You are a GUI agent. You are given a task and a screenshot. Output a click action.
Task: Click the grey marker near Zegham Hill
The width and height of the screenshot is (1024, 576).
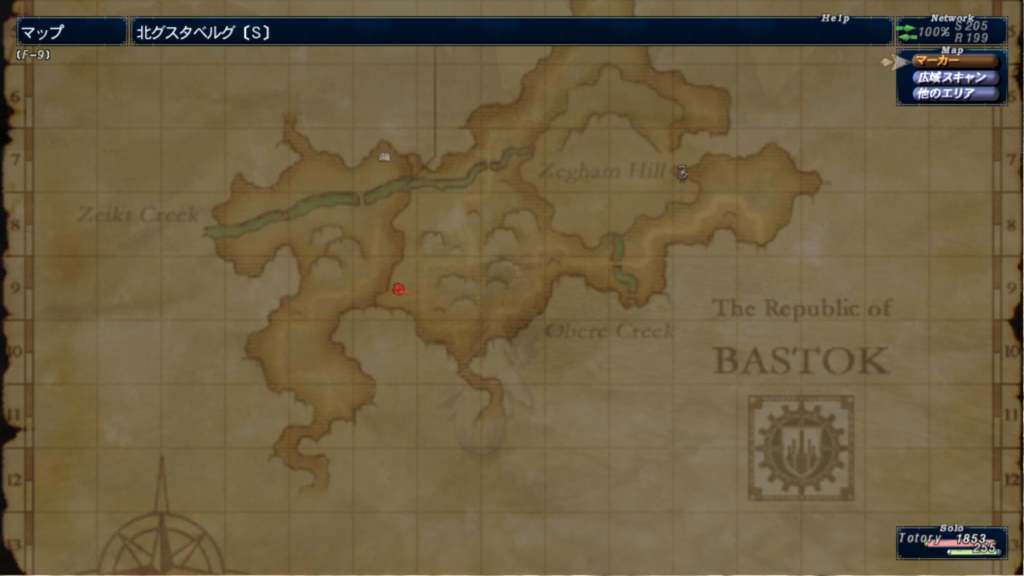pyautogui.click(x=682, y=172)
